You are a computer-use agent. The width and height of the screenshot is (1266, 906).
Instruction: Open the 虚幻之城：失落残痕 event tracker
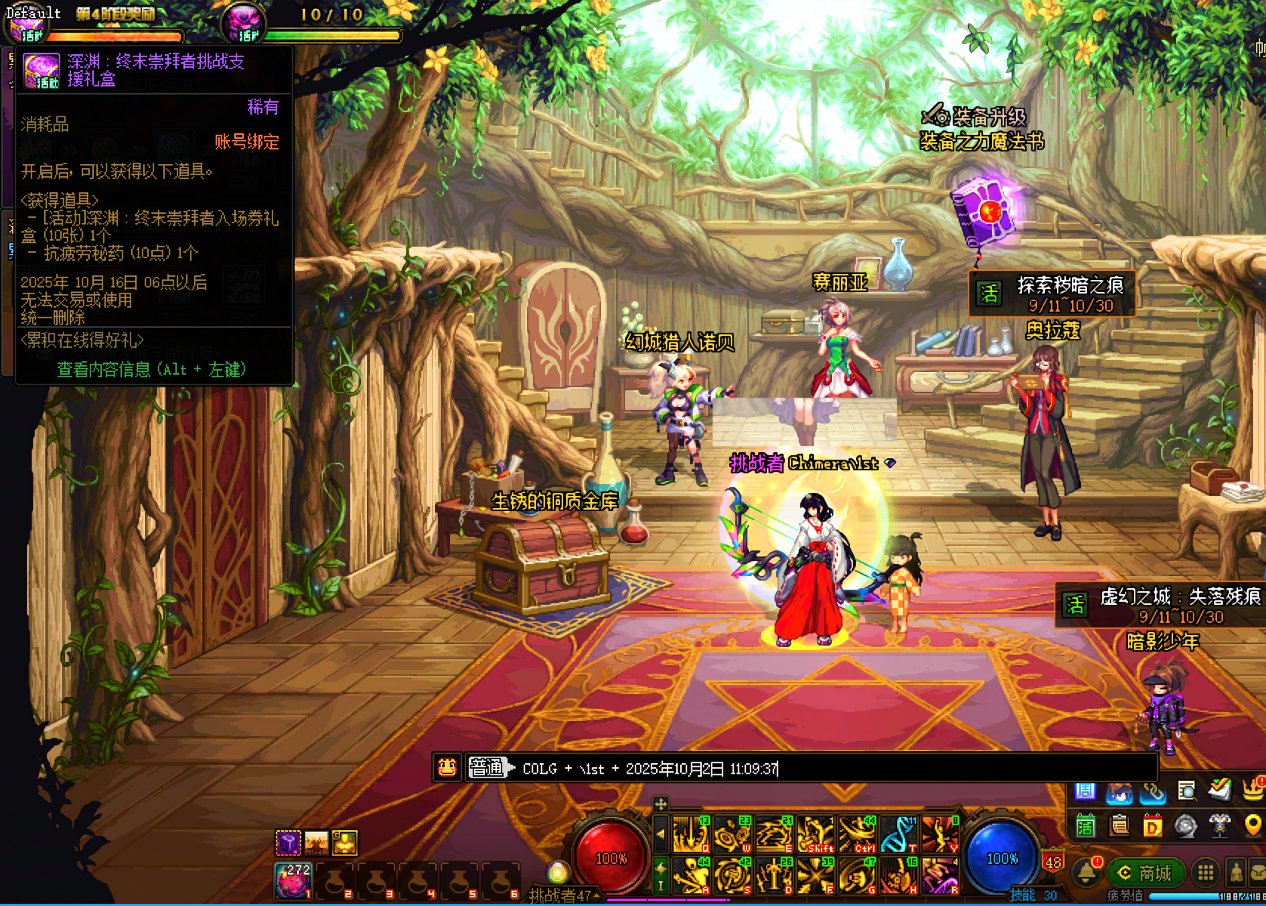tap(1160, 605)
